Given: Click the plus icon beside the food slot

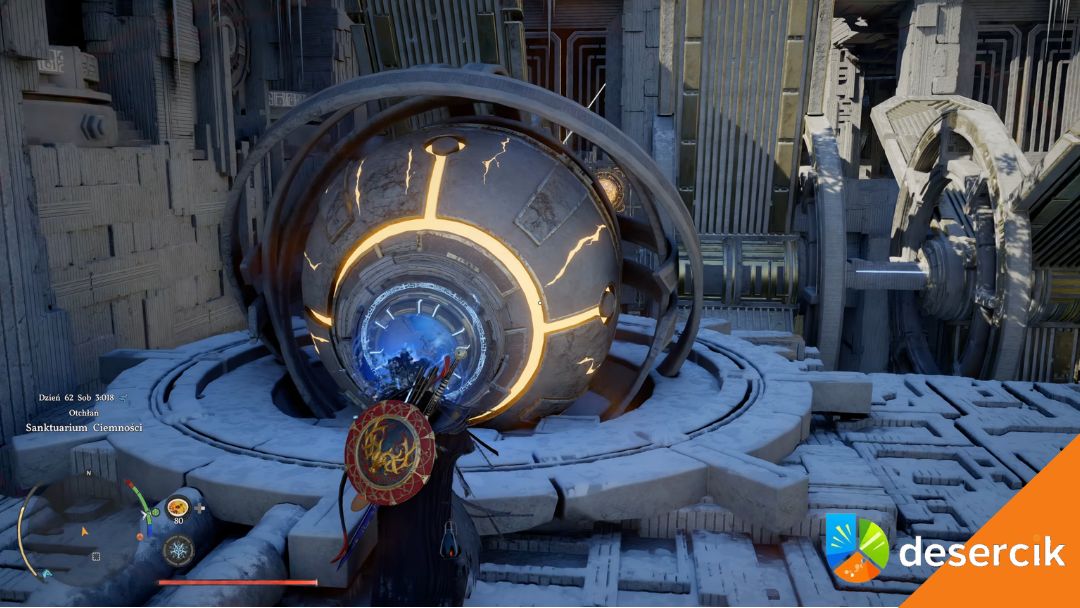Looking at the screenshot, I should coord(201,508).
